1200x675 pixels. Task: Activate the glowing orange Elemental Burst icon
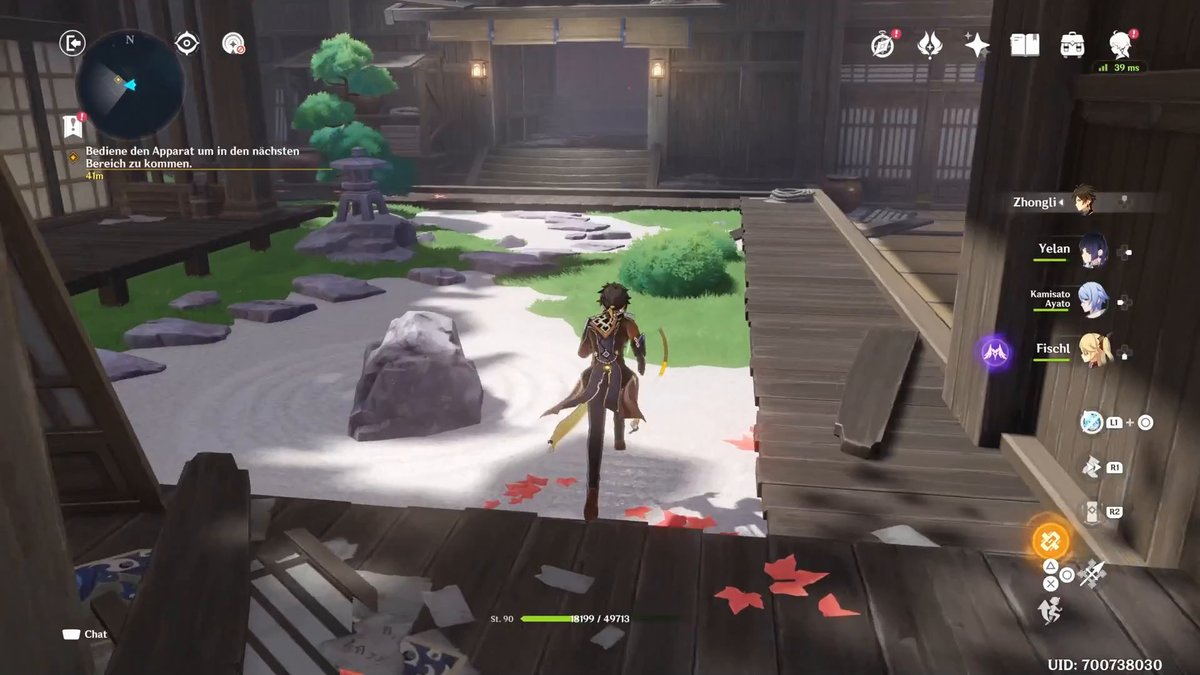point(1050,541)
